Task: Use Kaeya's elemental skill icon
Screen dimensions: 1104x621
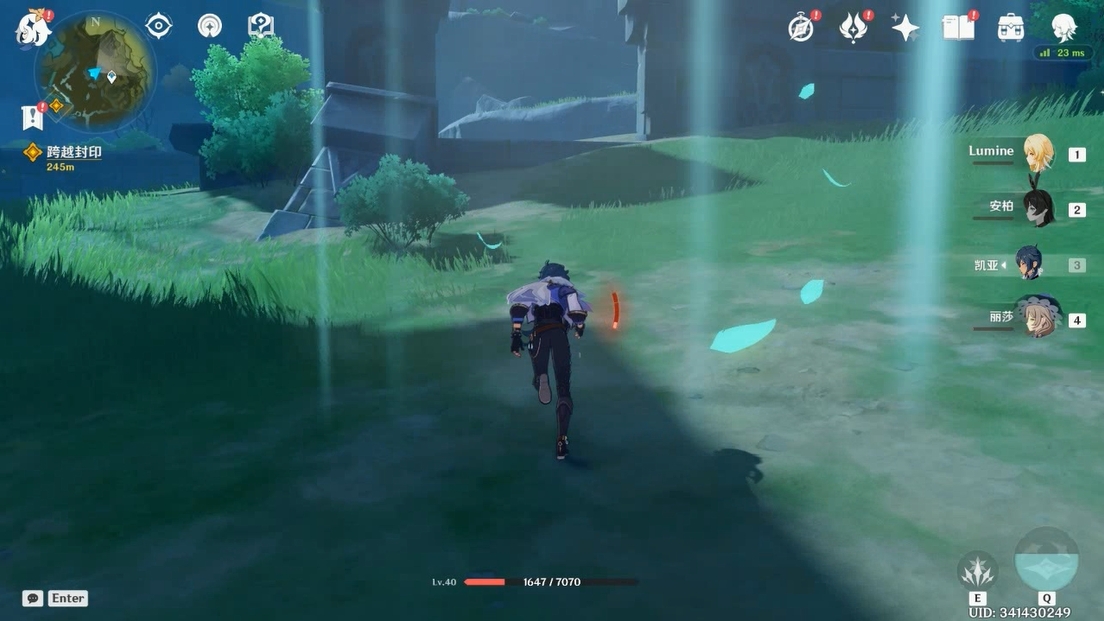Action: (977, 570)
